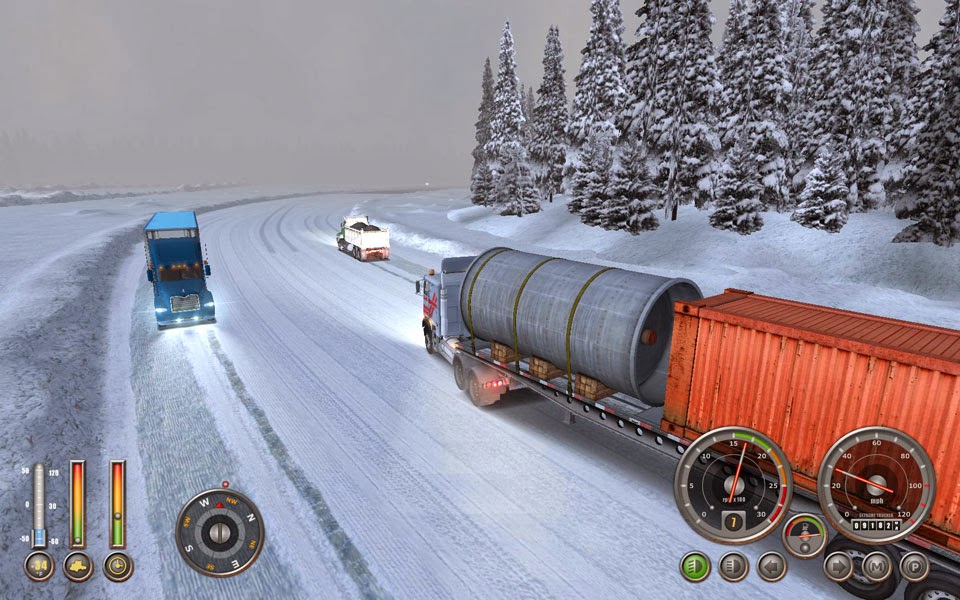Toggle the green headlights button
Viewport: 960px width, 600px height.
695,566
